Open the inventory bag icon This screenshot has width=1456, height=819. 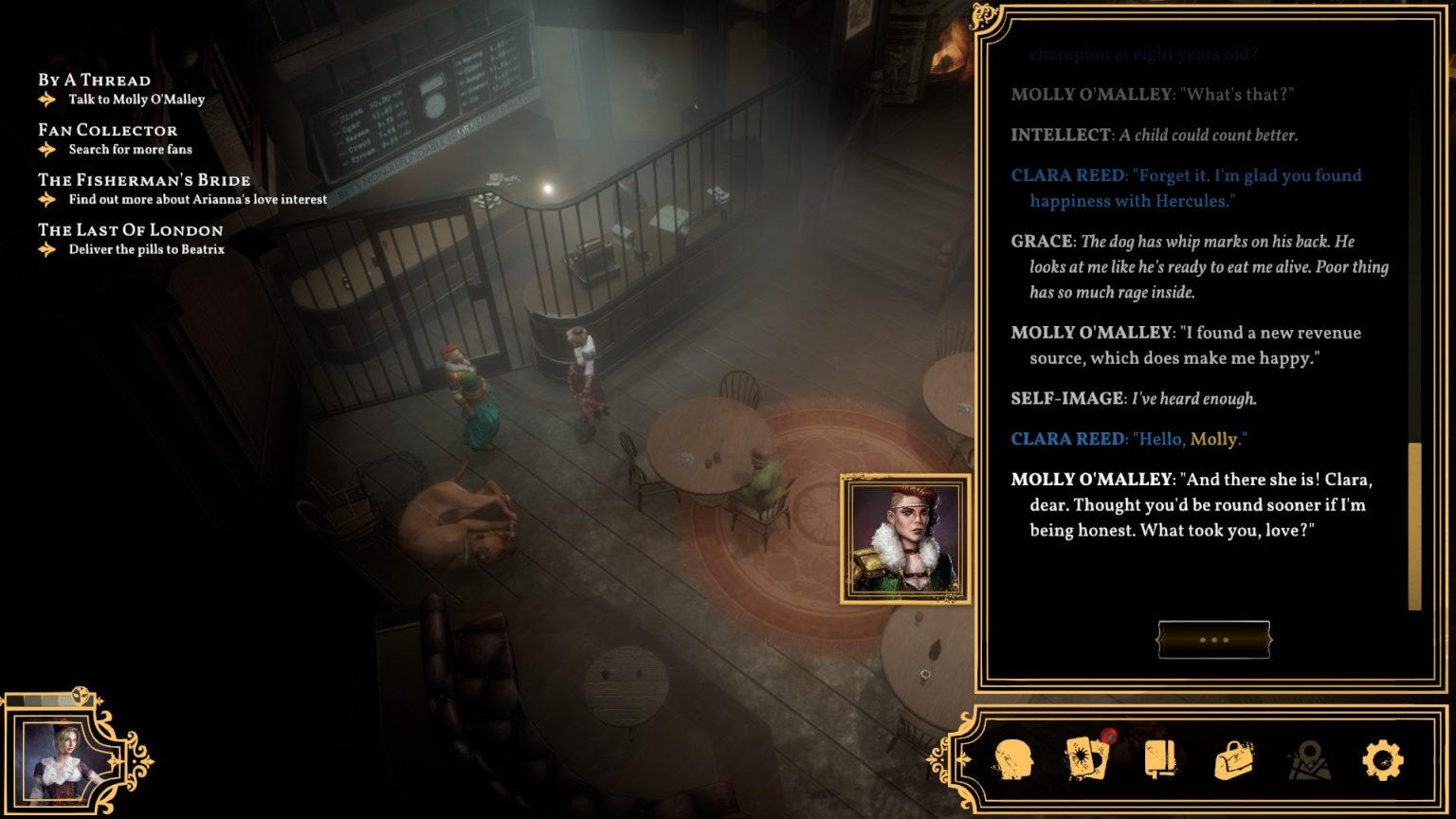point(1234,760)
